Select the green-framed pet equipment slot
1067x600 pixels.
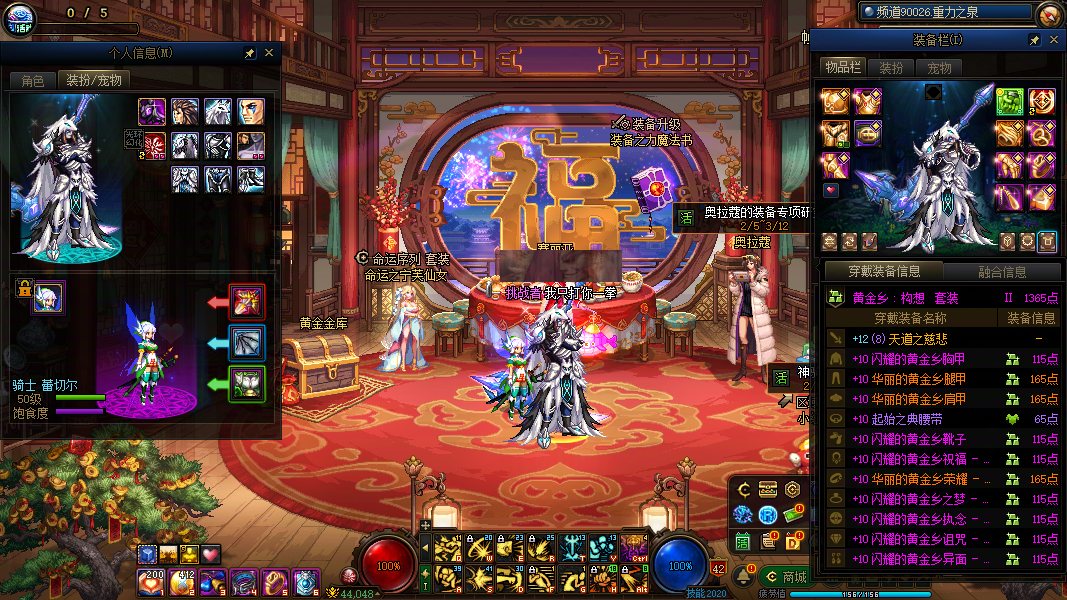246,383
